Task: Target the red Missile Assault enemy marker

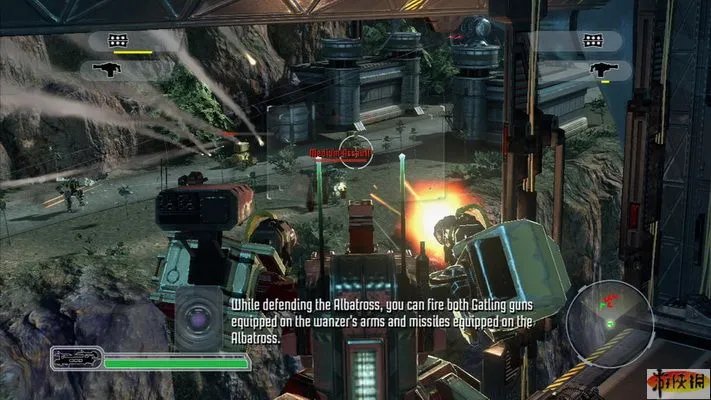Action: tap(341, 152)
